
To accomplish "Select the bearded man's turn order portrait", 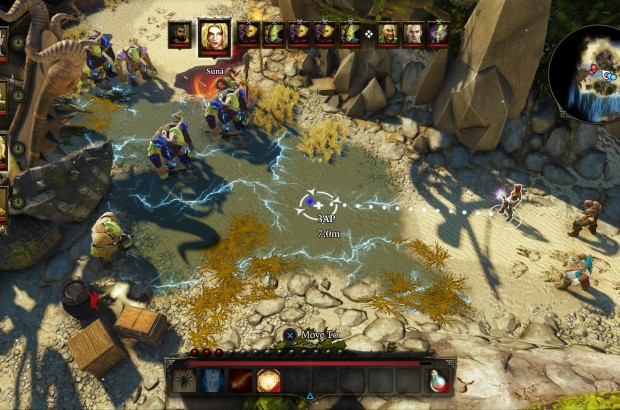I will (180, 34).
